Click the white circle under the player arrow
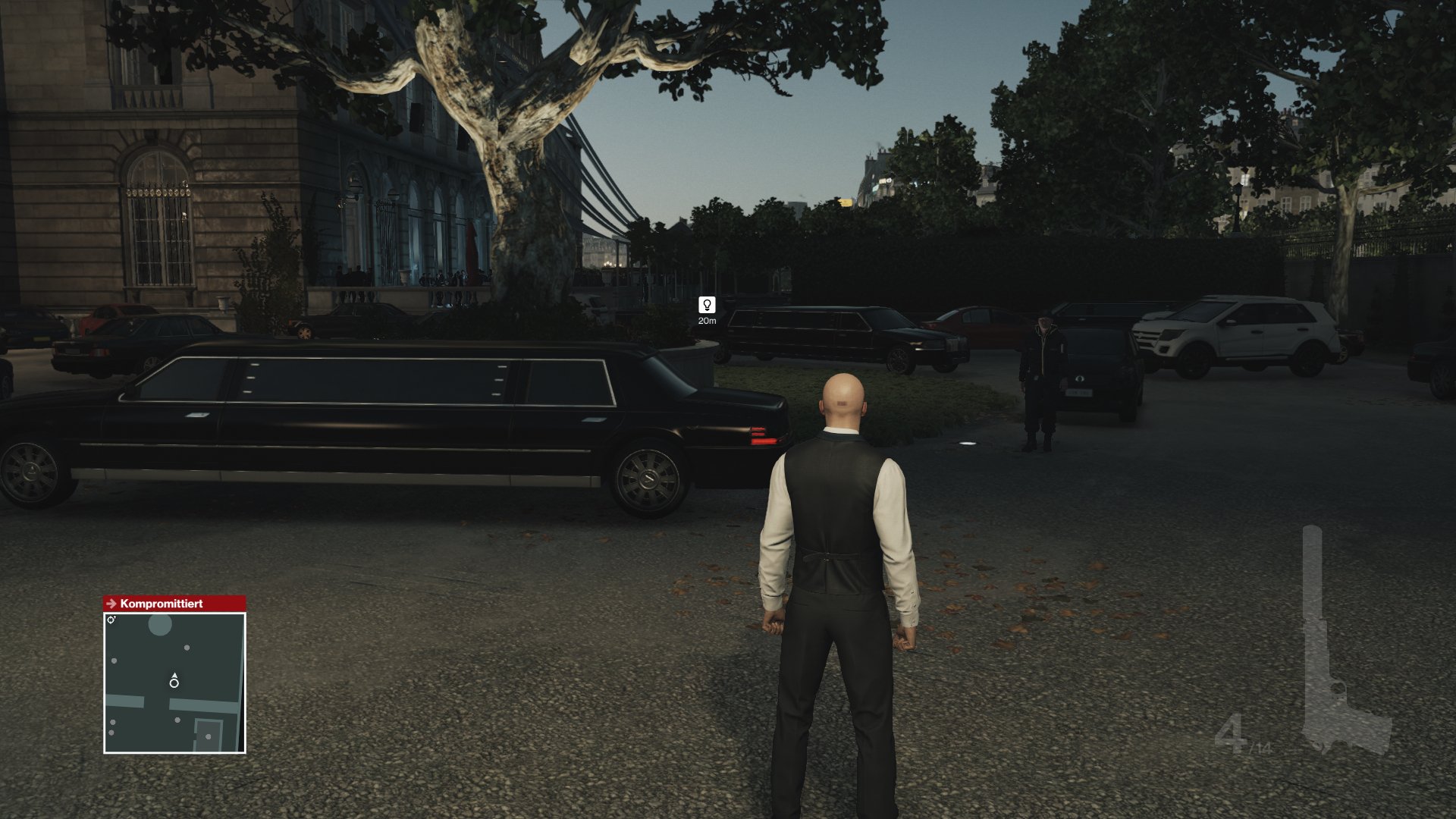This screenshot has width=1456, height=819. 174,683
